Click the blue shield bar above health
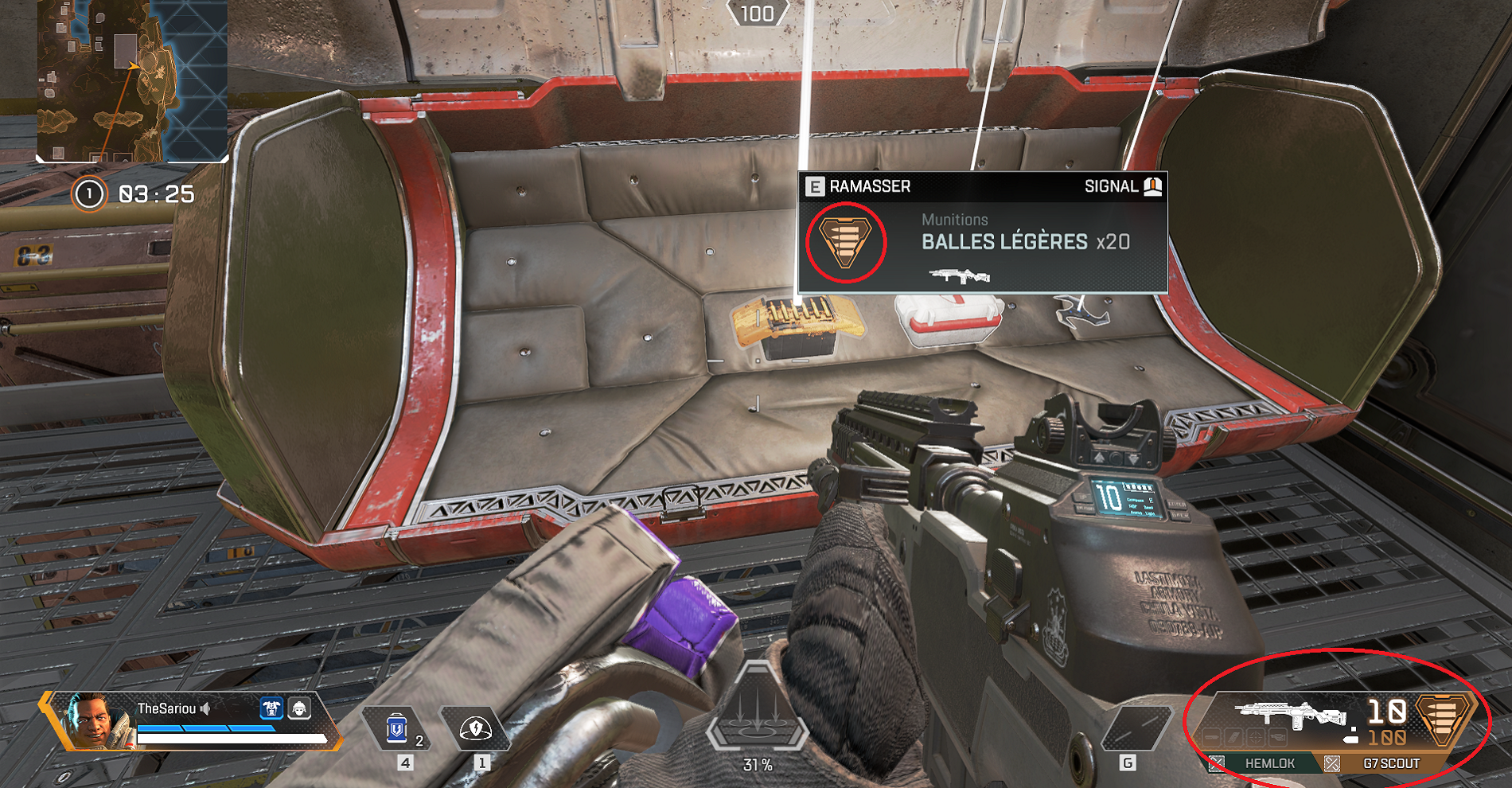The width and height of the screenshot is (1512, 788). click(206, 728)
